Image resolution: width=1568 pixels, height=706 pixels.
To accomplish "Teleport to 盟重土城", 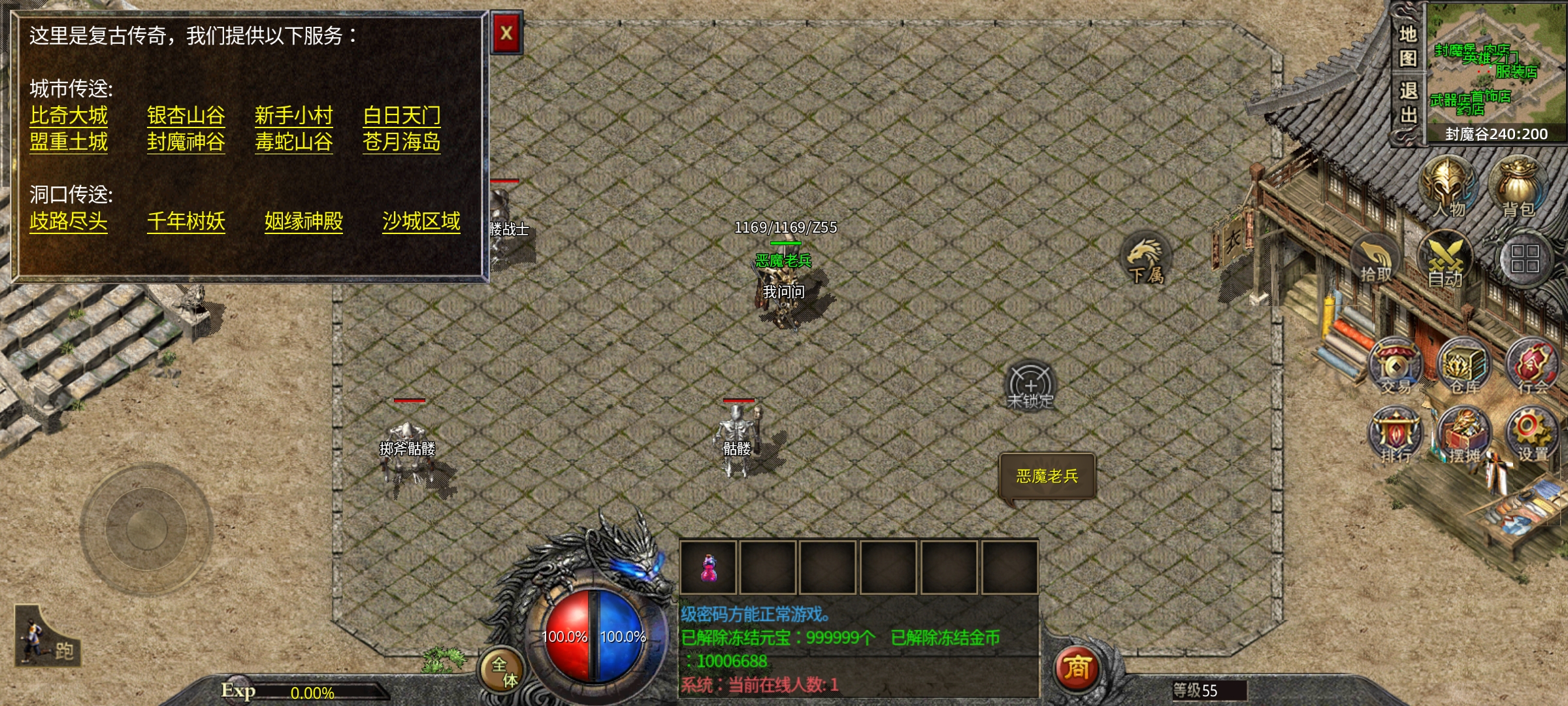I will pyautogui.click(x=69, y=142).
